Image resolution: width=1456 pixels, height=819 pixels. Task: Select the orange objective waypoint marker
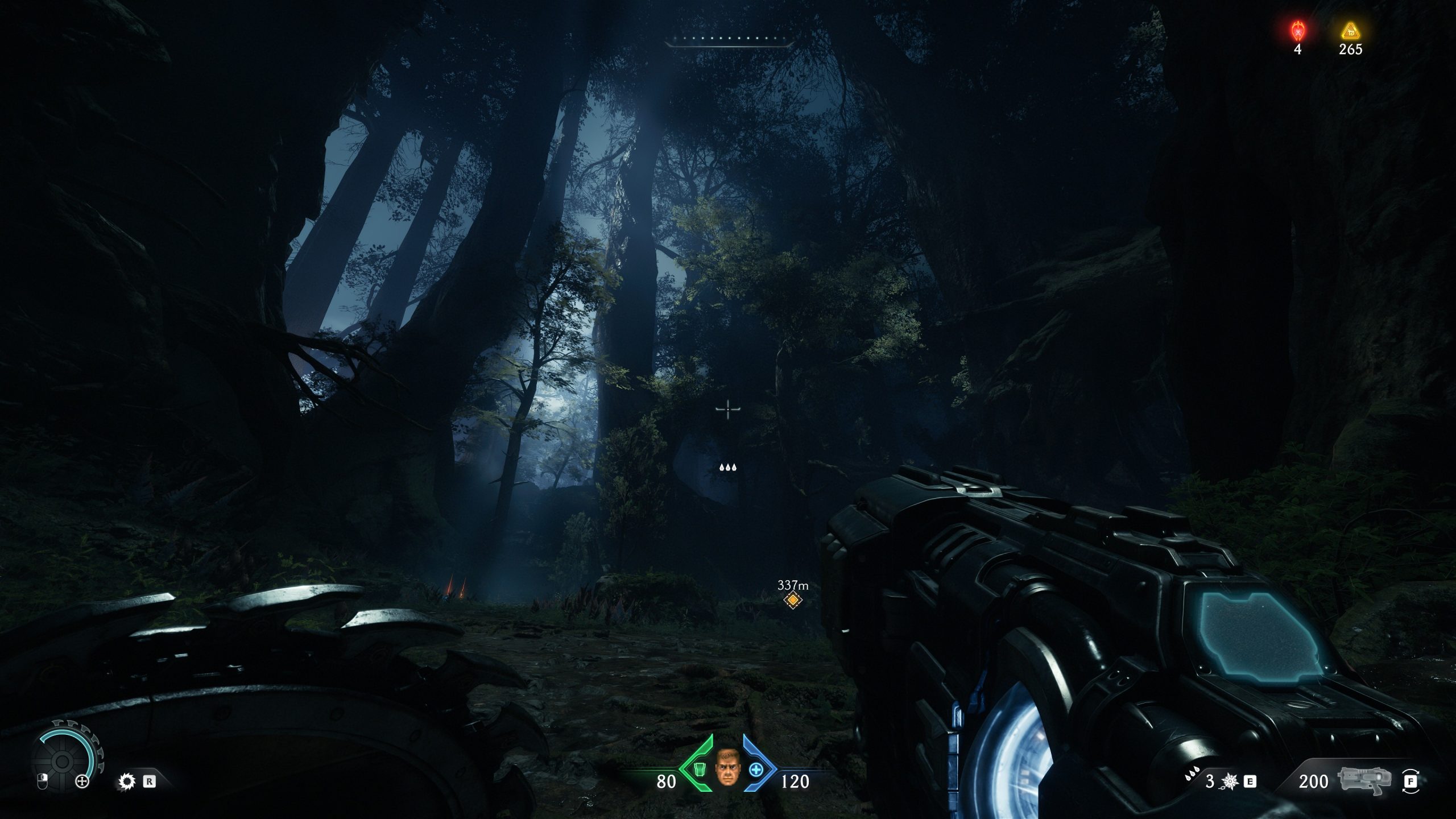[792, 600]
